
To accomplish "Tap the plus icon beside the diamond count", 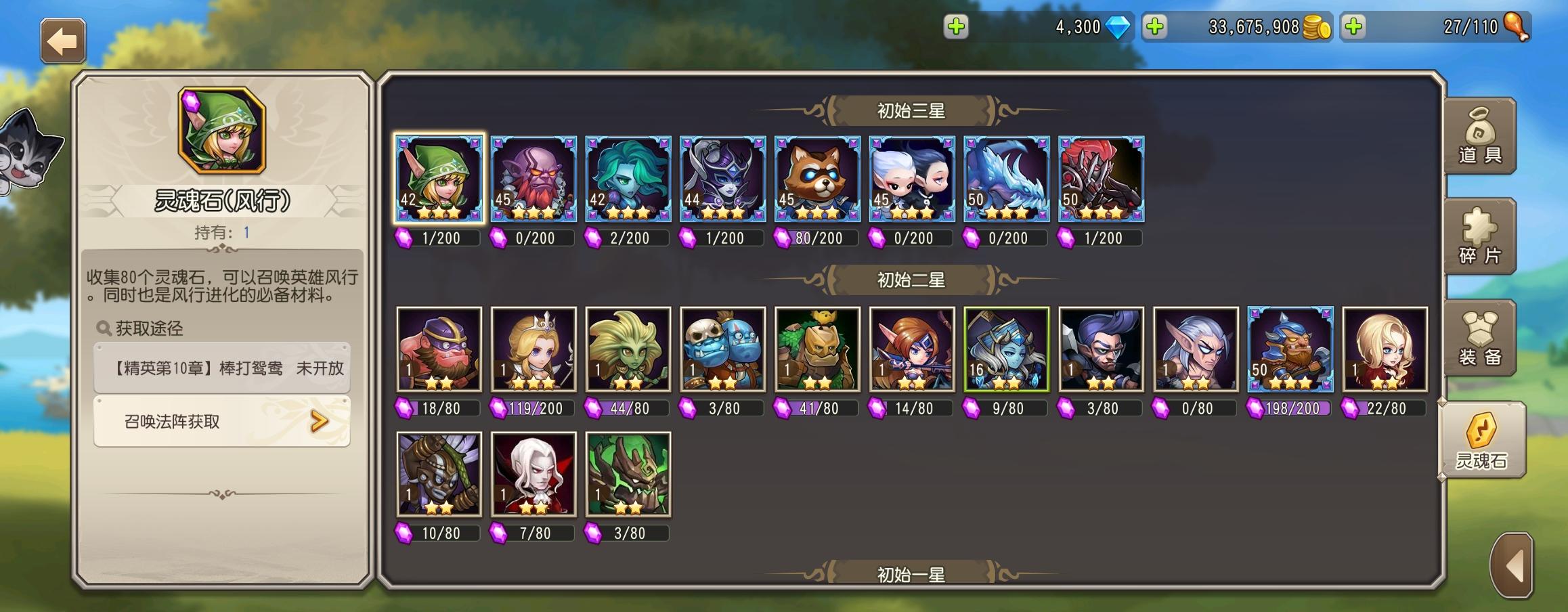I will (x=957, y=27).
